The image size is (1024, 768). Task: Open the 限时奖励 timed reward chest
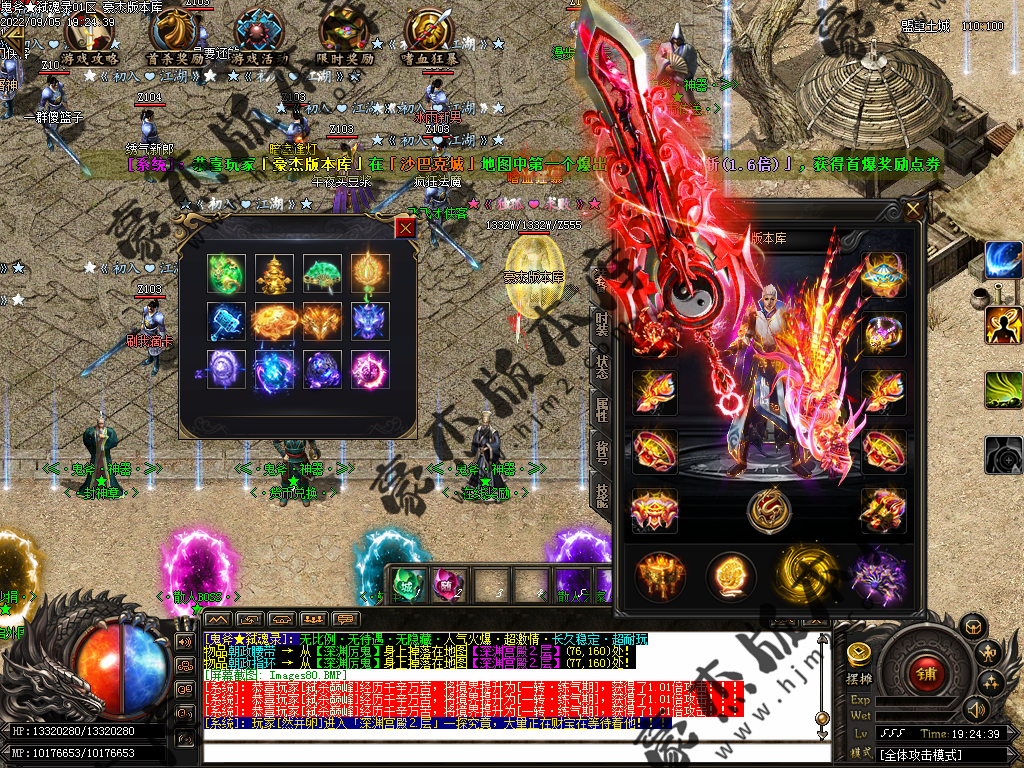tap(345, 38)
